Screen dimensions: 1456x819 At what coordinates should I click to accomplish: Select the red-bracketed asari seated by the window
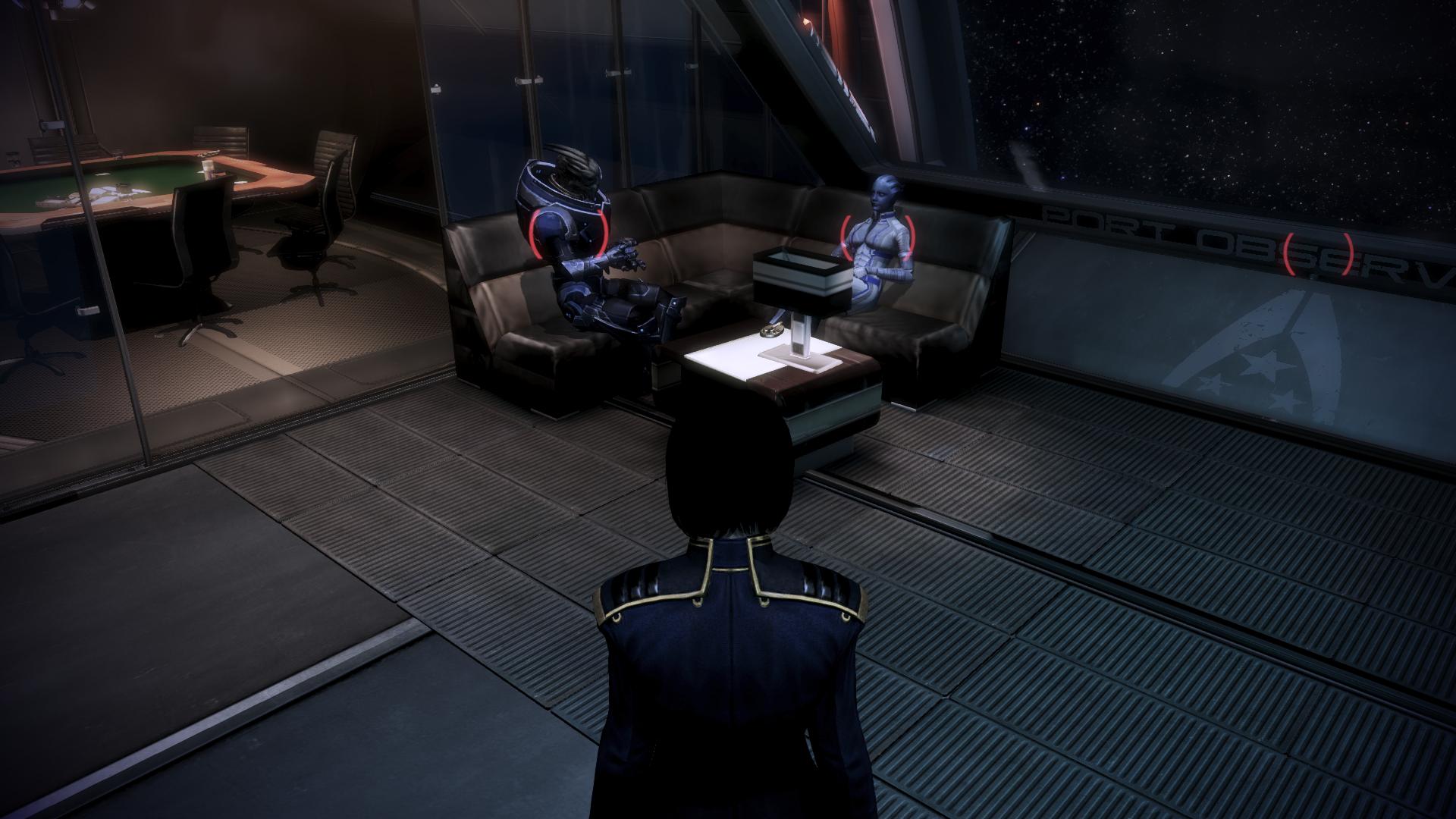[x=878, y=239]
